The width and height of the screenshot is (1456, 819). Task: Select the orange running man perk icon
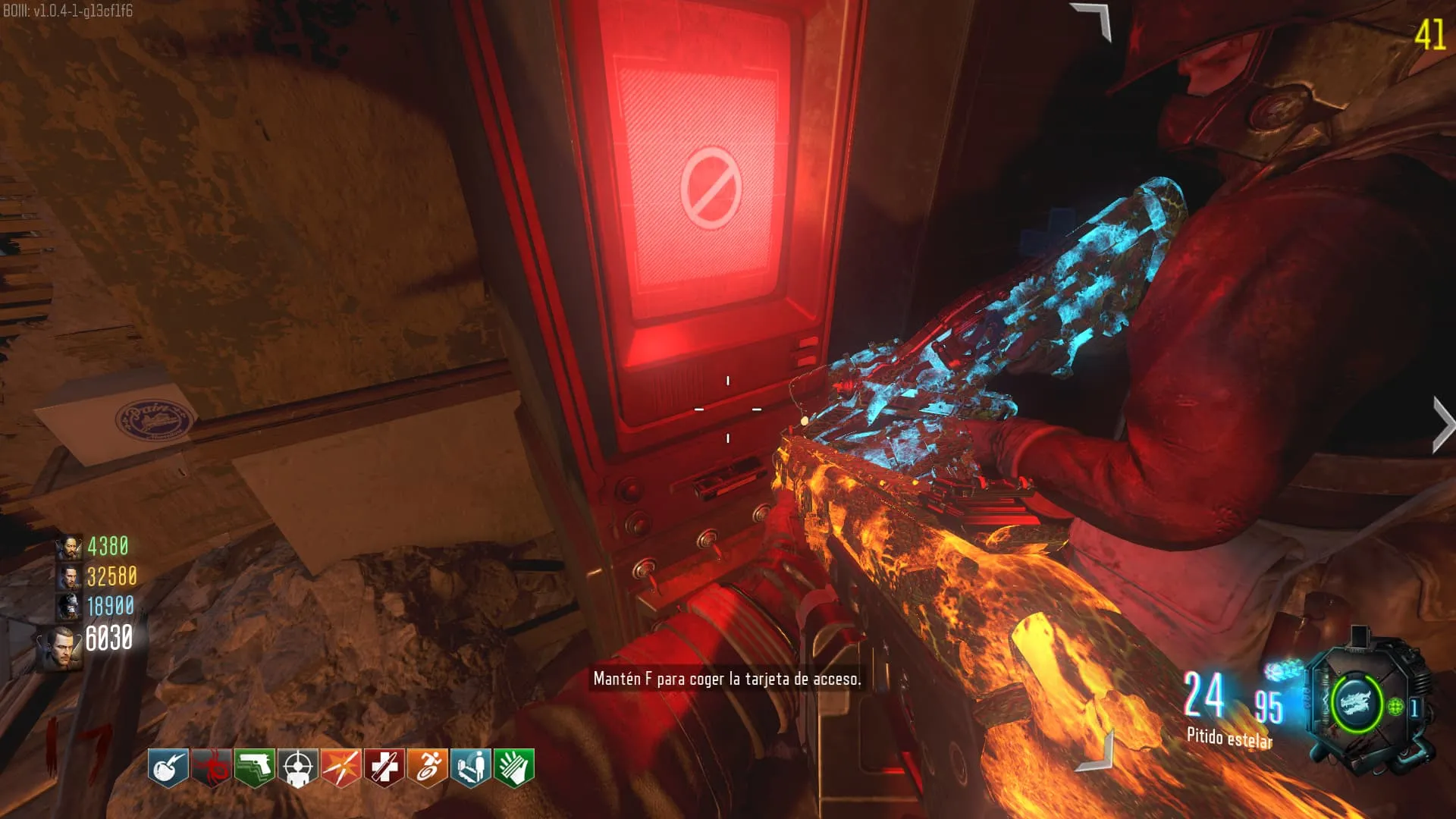428,767
